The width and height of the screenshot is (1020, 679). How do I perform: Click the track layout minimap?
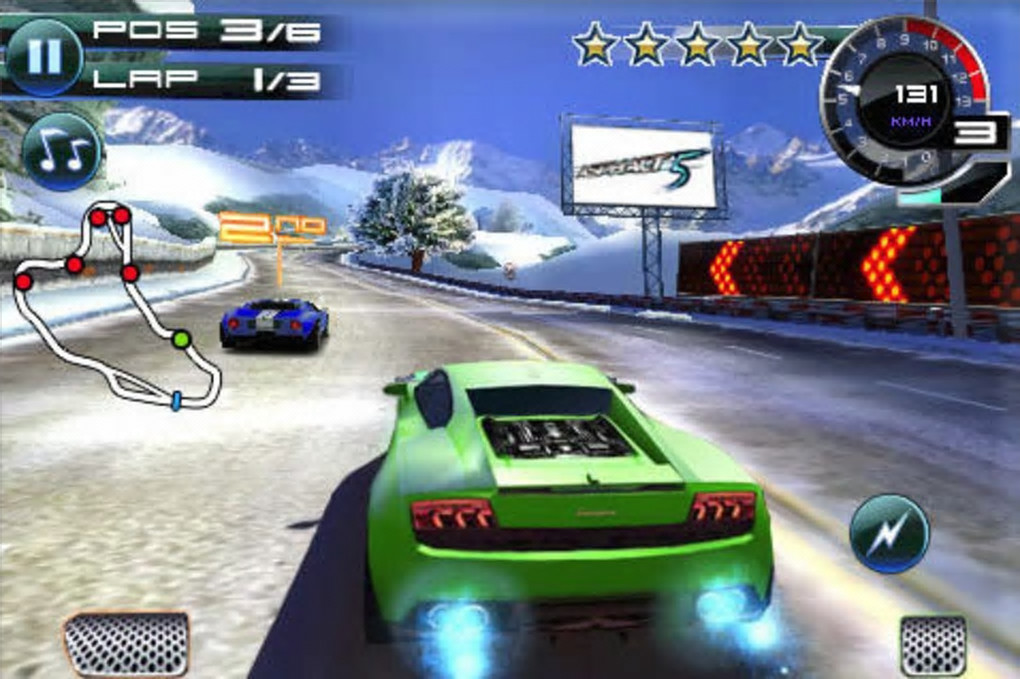point(115,305)
